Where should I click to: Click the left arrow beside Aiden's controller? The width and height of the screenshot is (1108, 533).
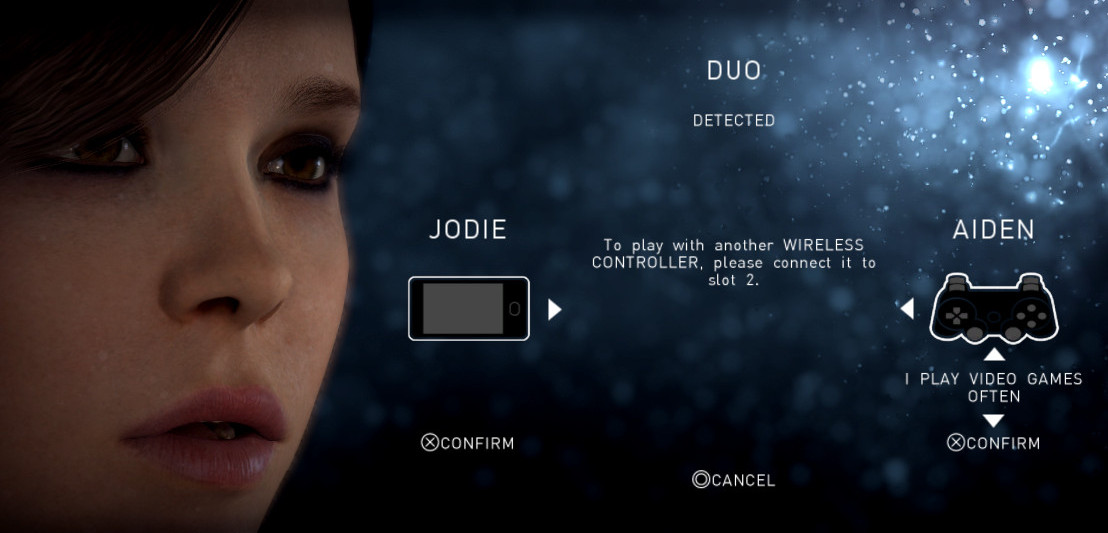(x=907, y=309)
